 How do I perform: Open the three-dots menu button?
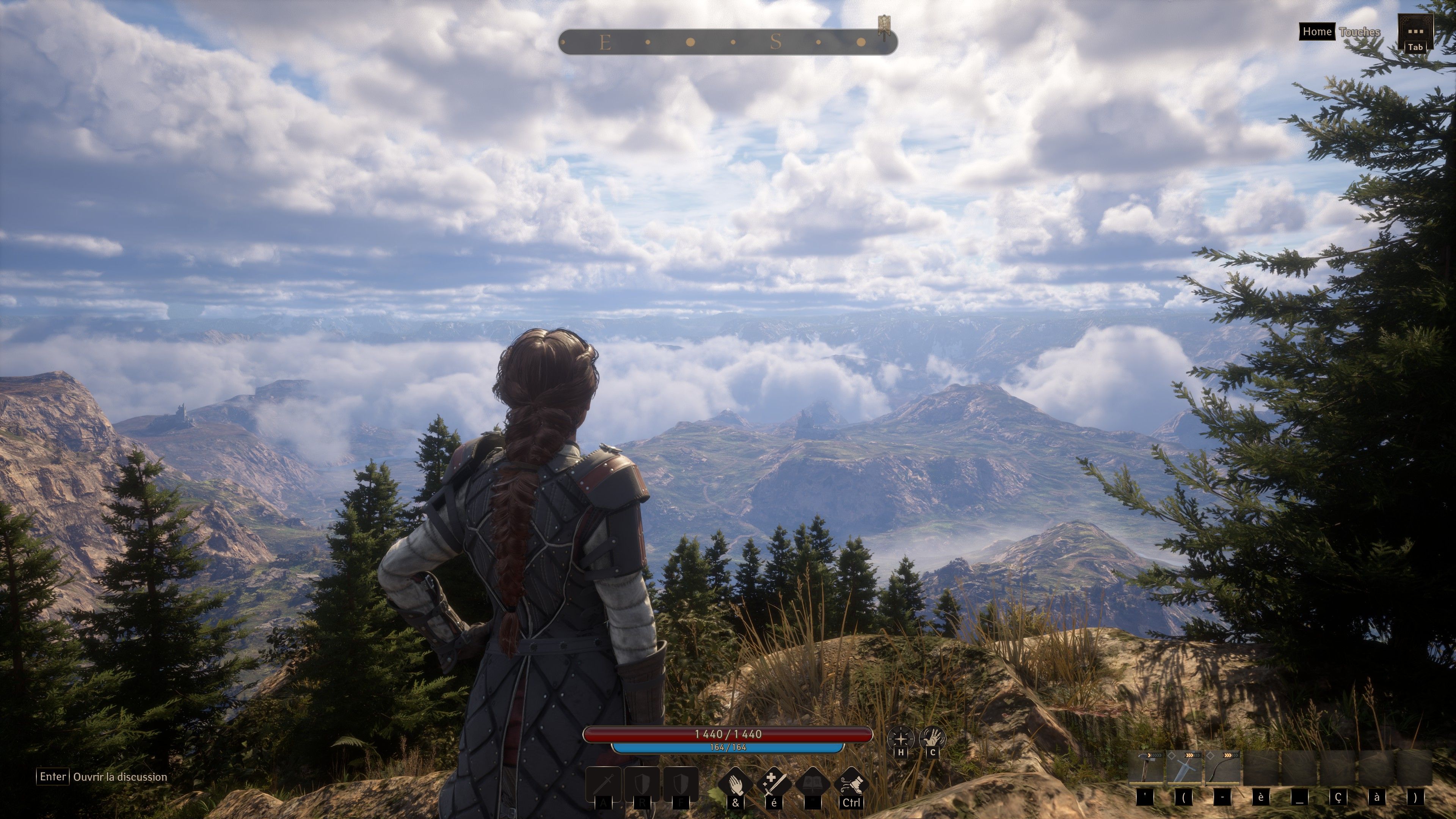[x=1415, y=32]
